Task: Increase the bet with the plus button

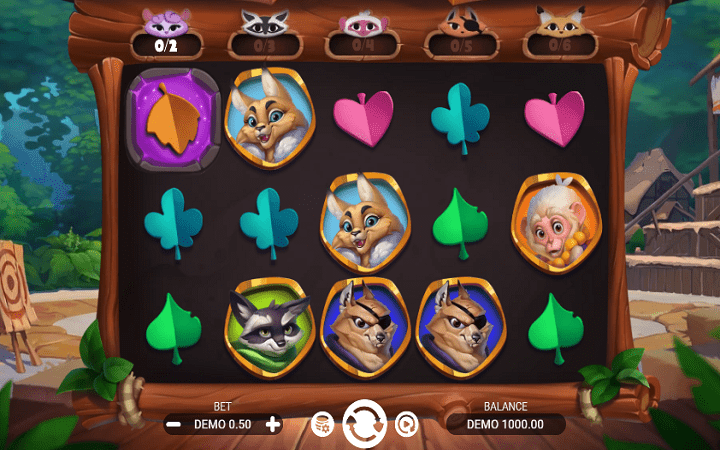Action: tap(273, 424)
